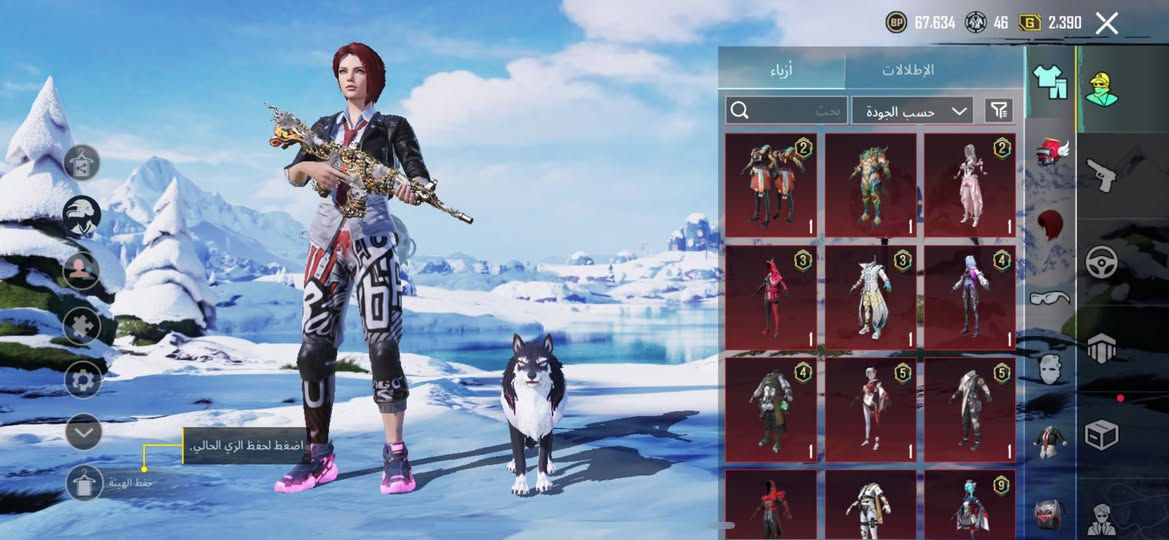Screen dimensions: 1169x540
Task: Click the gear settings icon beside the character
Action: pos(82,380)
